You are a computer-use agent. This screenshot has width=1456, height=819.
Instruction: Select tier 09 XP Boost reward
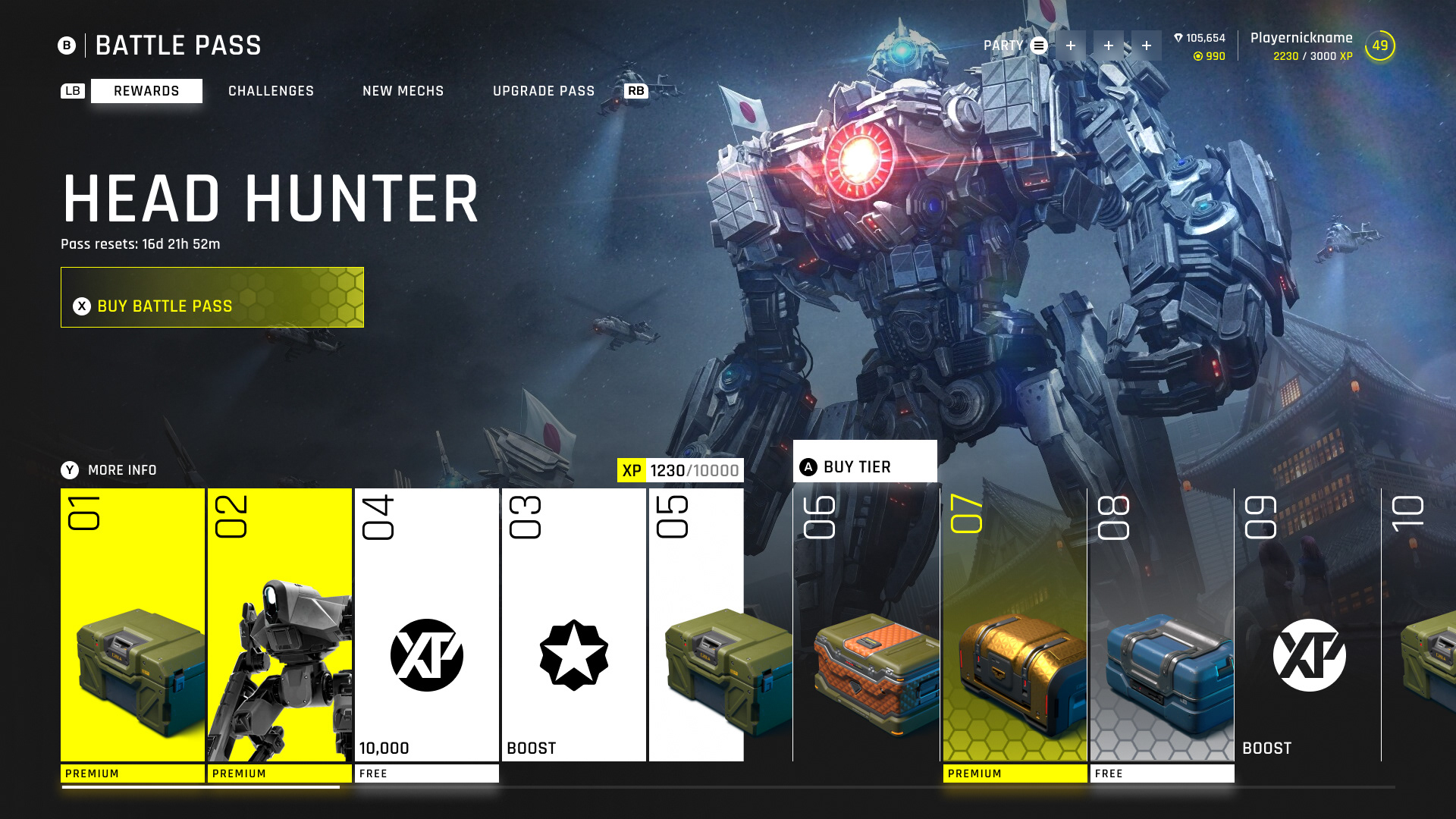[x=1309, y=625]
